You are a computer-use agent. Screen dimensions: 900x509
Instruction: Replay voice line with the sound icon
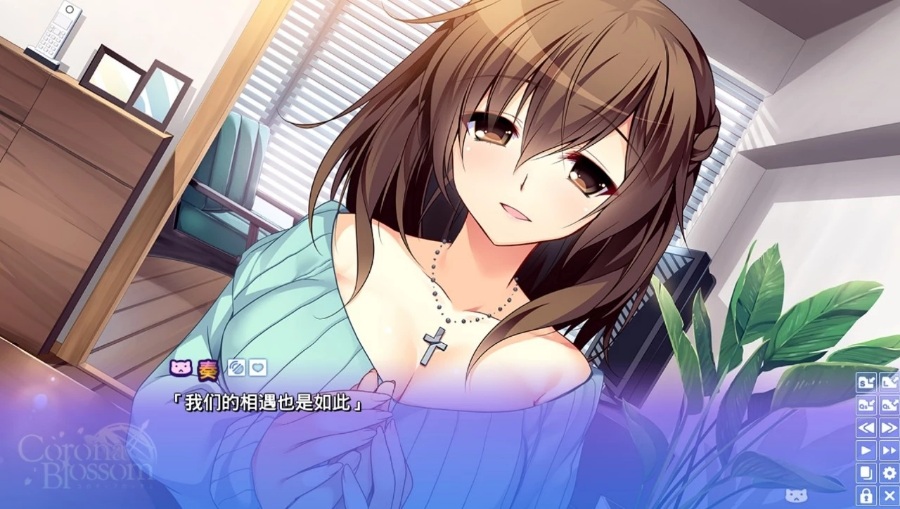[236, 367]
